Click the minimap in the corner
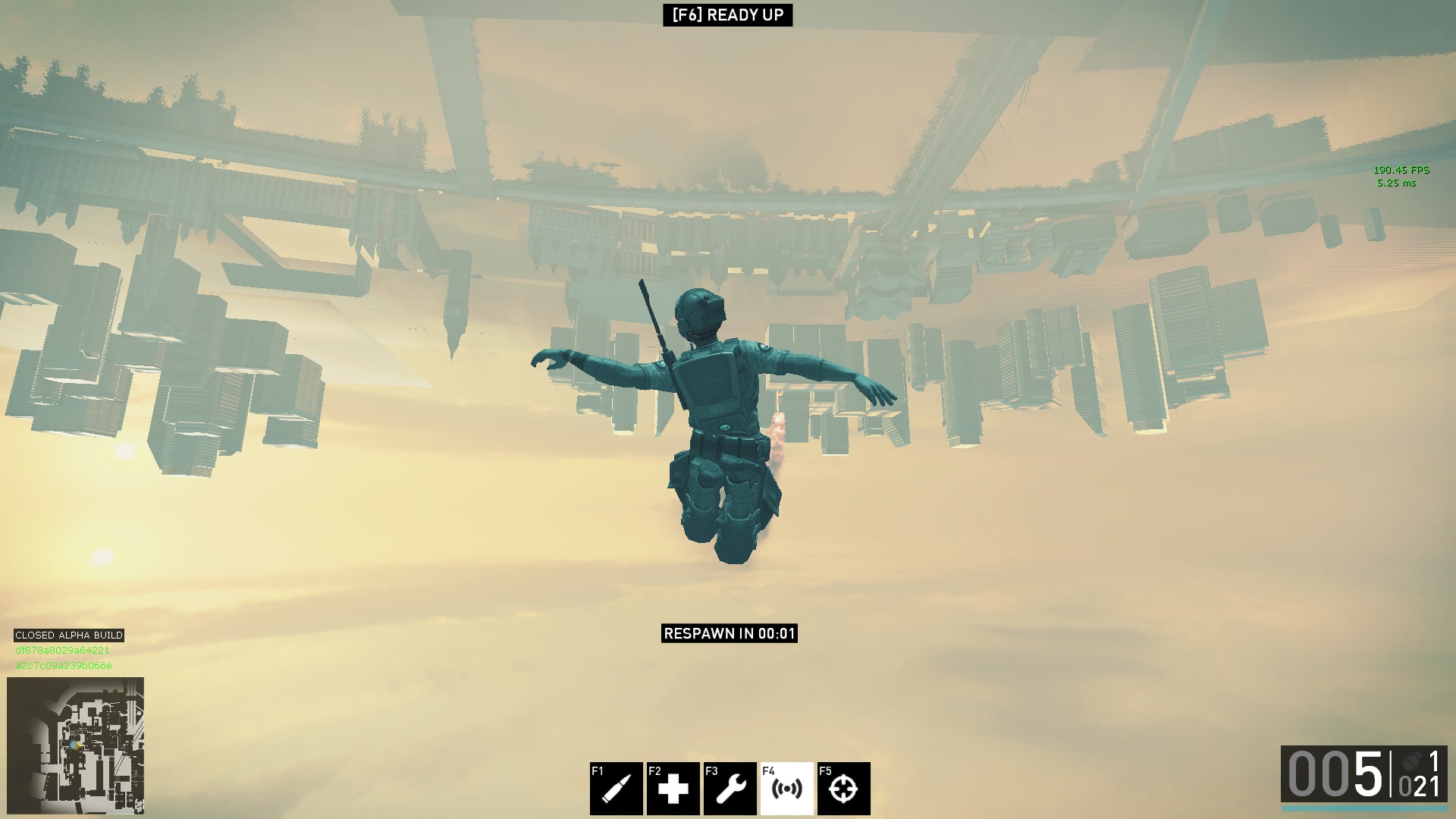 point(75,745)
